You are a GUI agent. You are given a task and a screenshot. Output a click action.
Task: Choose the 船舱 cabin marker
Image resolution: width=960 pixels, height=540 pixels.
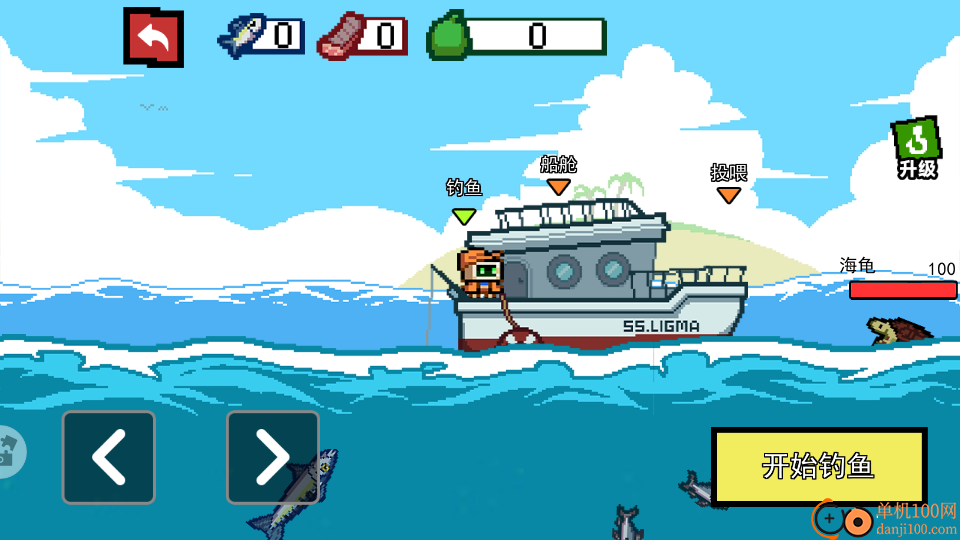[x=558, y=186]
